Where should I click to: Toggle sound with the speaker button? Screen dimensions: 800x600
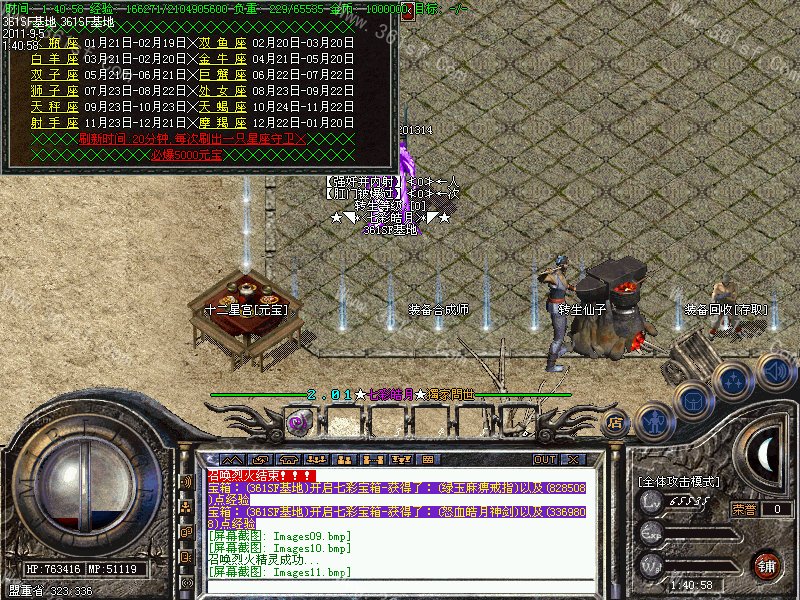tap(775, 372)
